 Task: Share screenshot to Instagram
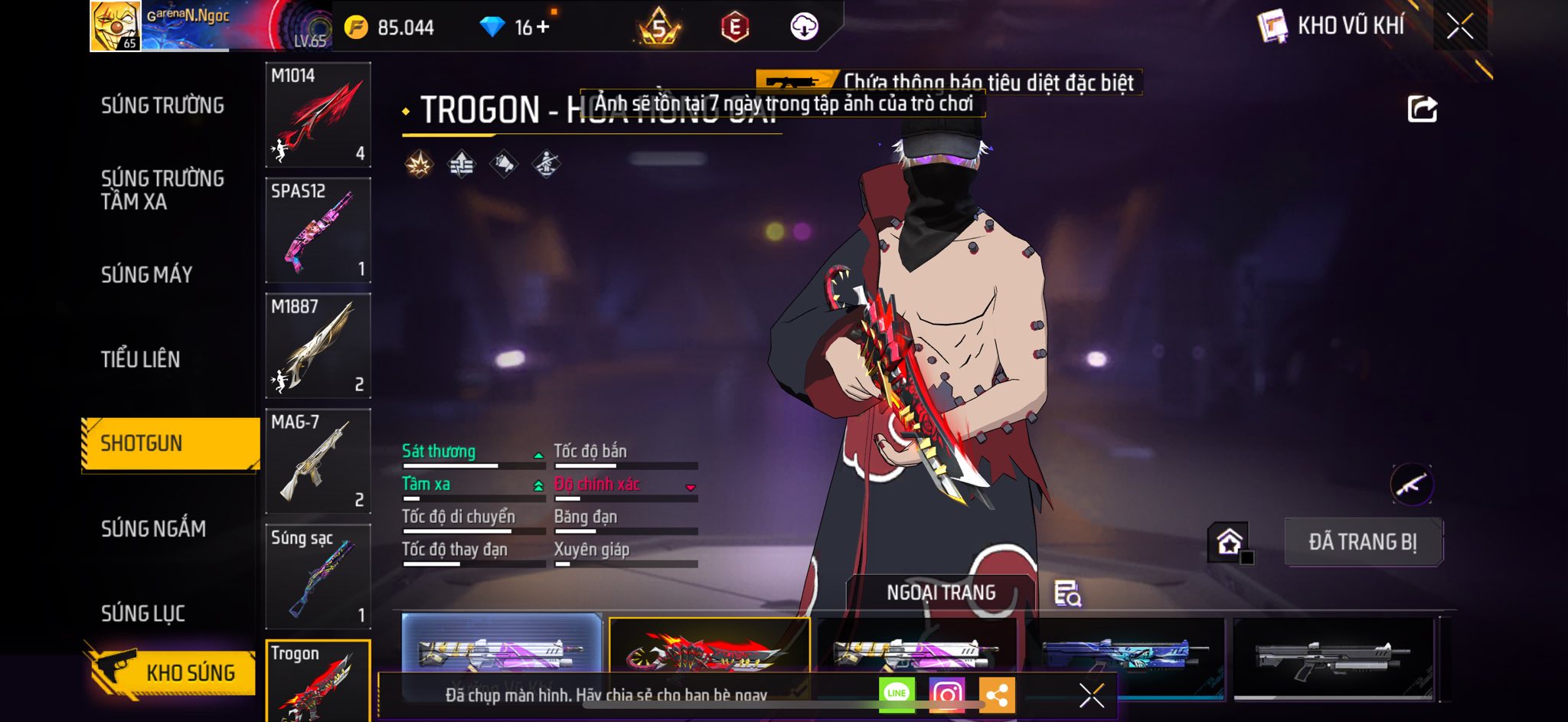pyautogui.click(x=946, y=694)
